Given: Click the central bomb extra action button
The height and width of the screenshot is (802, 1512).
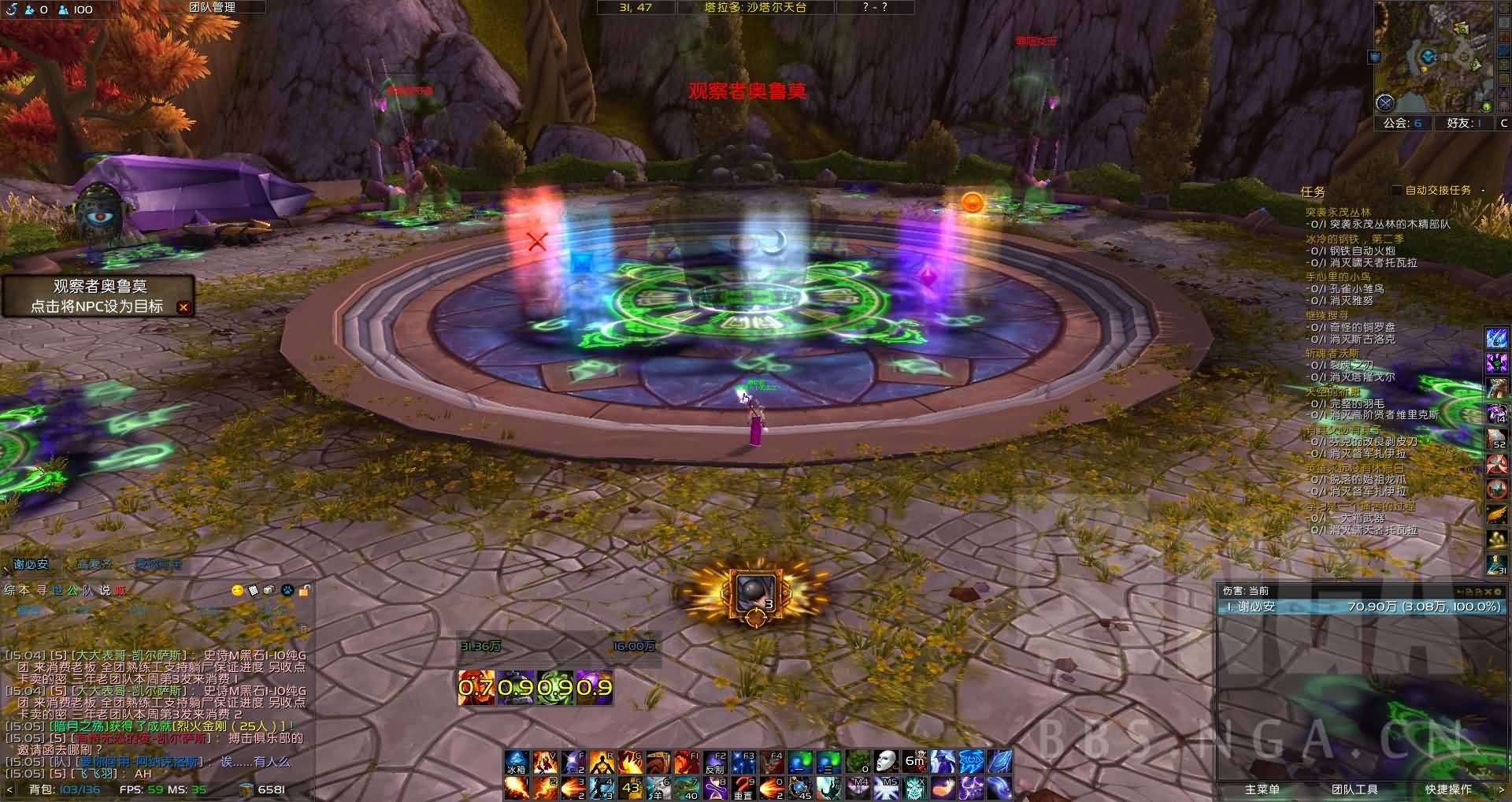Looking at the screenshot, I should [754, 594].
